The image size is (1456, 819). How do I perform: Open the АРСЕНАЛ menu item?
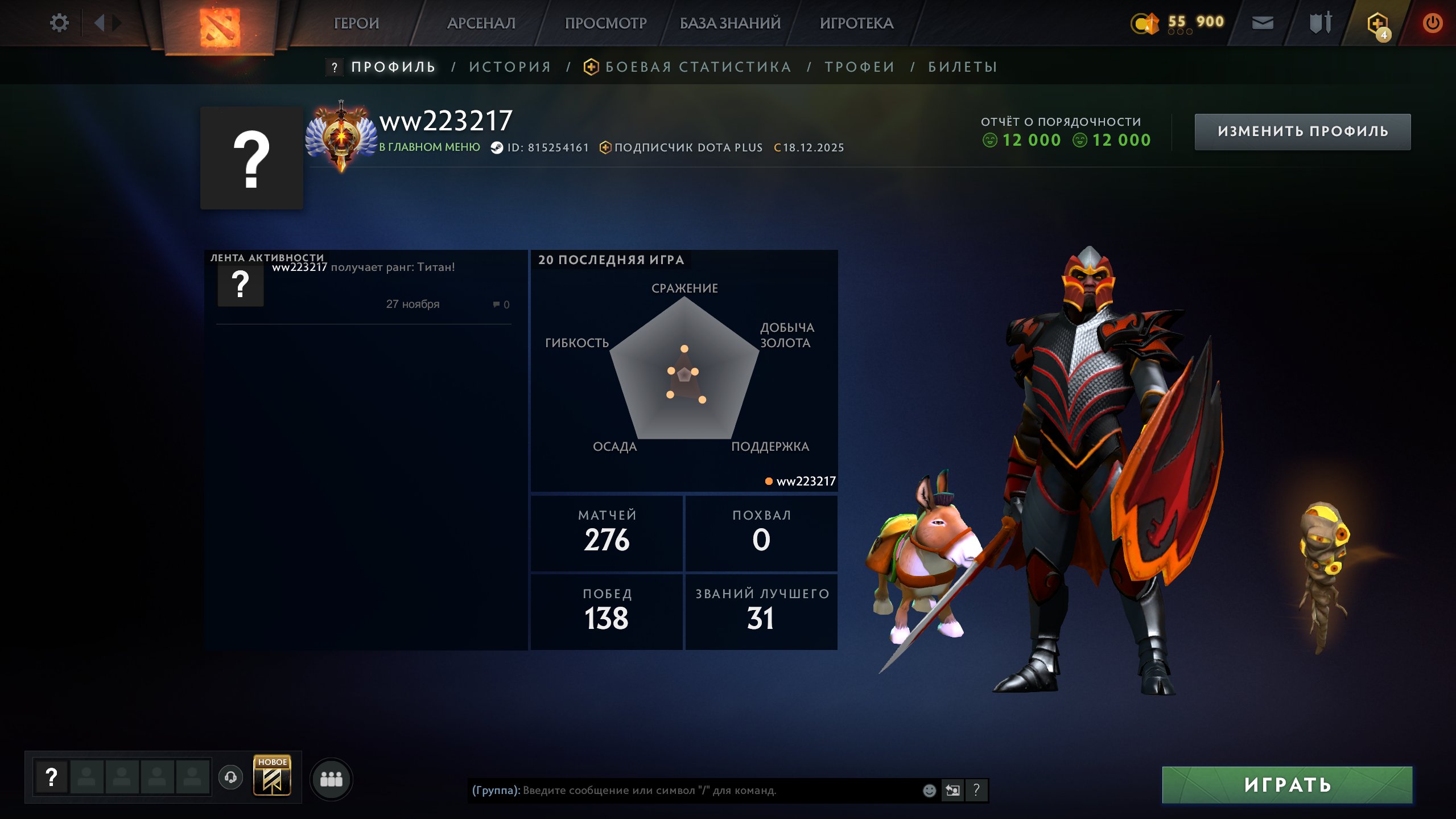tap(481, 23)
